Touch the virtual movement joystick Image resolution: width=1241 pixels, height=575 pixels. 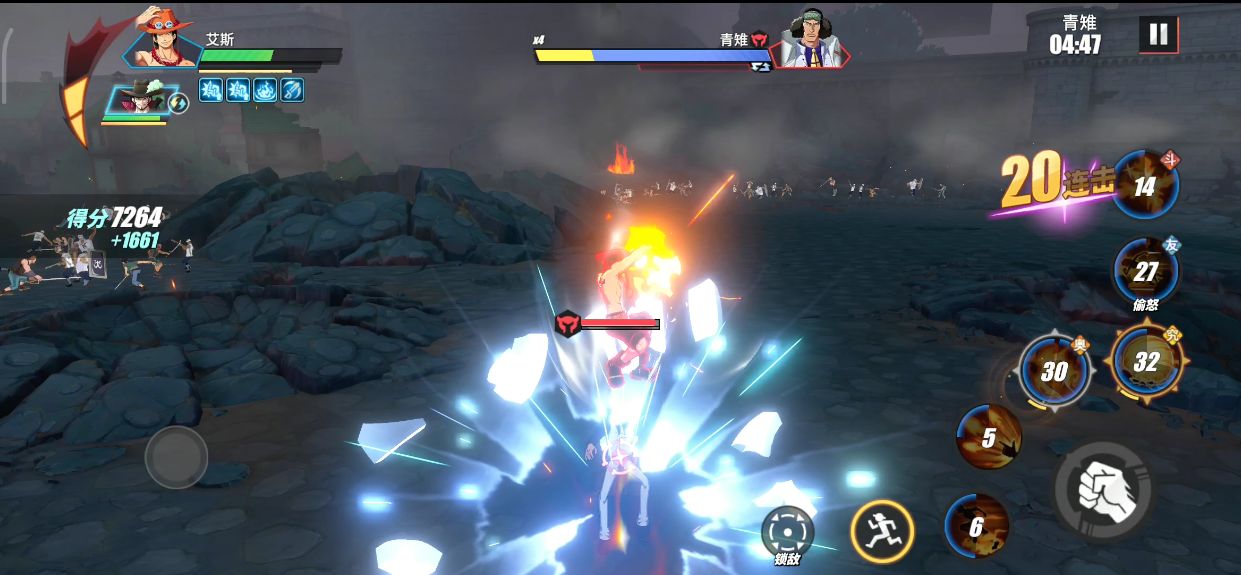[176, 457]
